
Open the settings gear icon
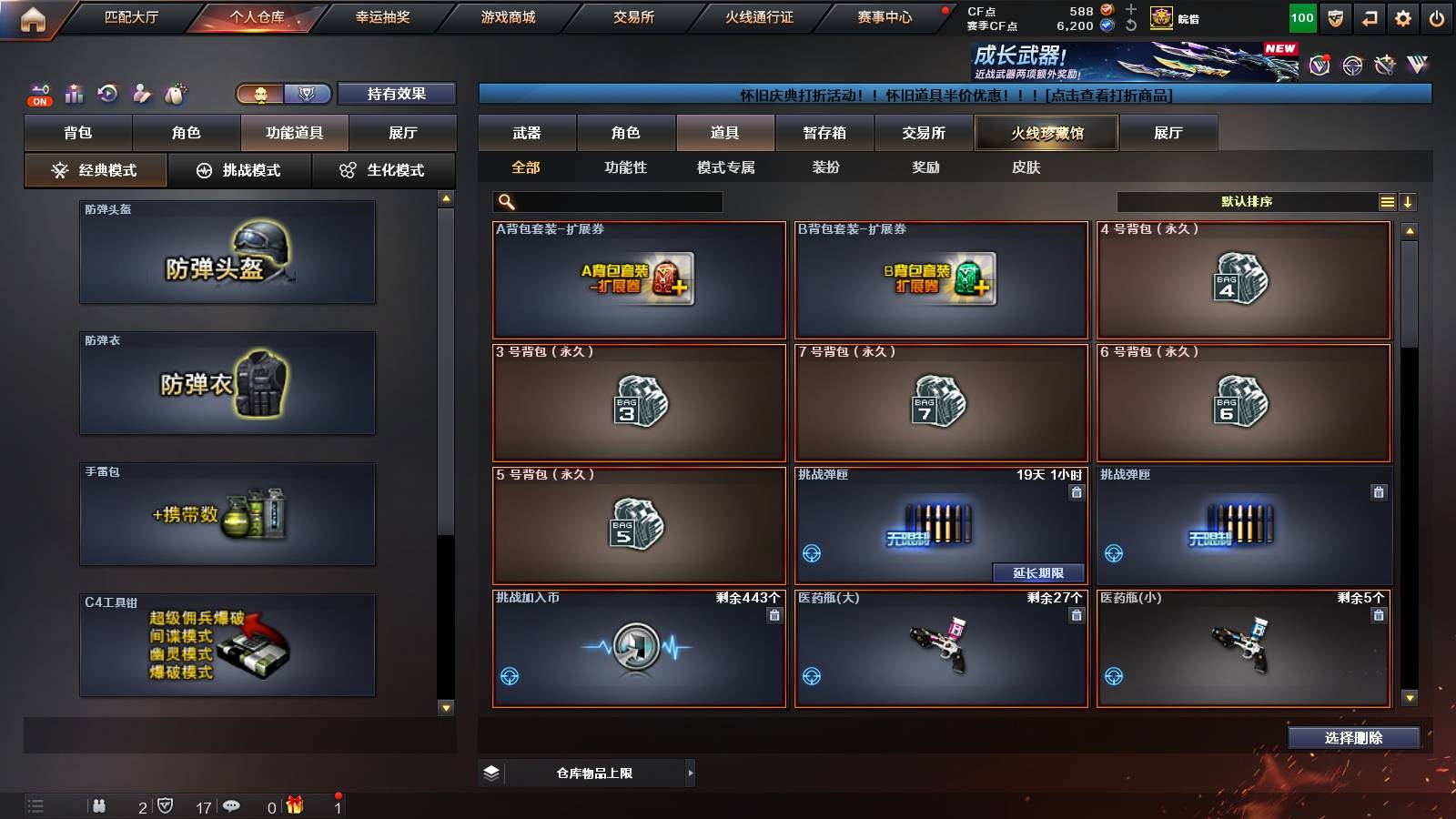click(x=1404, y=17)
